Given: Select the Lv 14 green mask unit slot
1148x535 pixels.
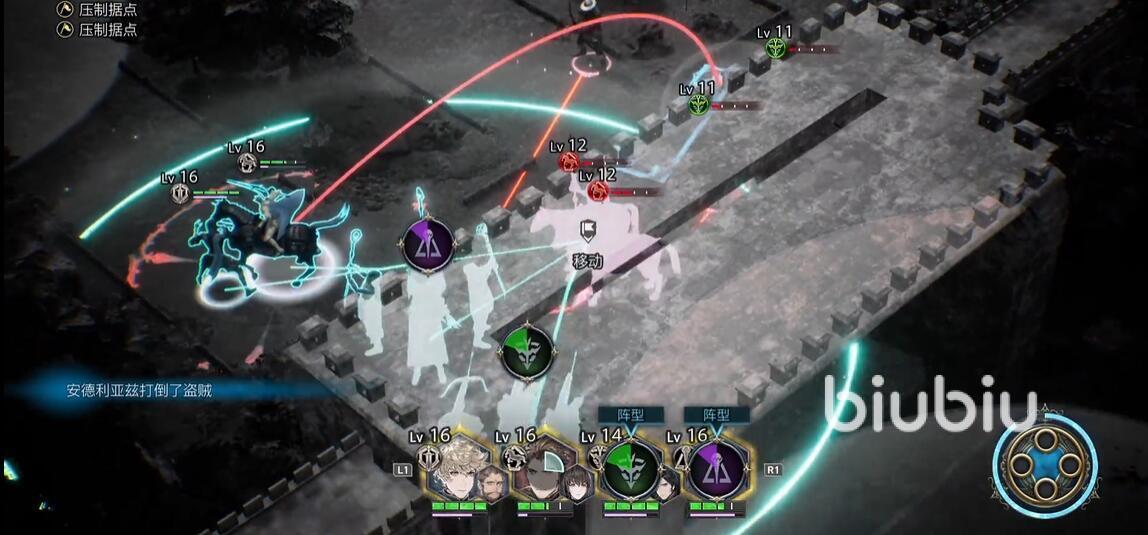Looking at the screenshot, I should pyautogui.click(x=631, y=469).
